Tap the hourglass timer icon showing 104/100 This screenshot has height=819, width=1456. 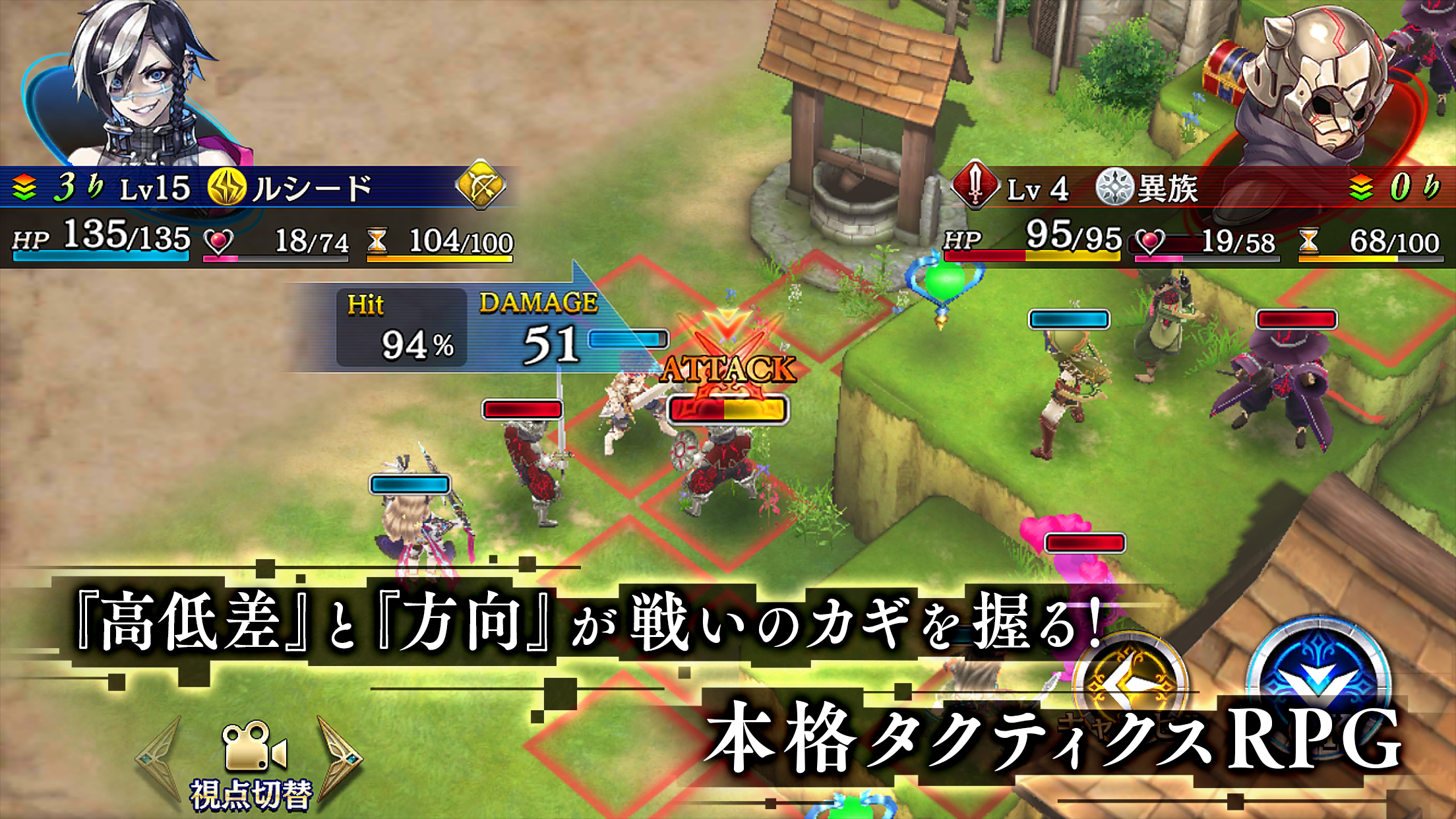tap(377, 241)
